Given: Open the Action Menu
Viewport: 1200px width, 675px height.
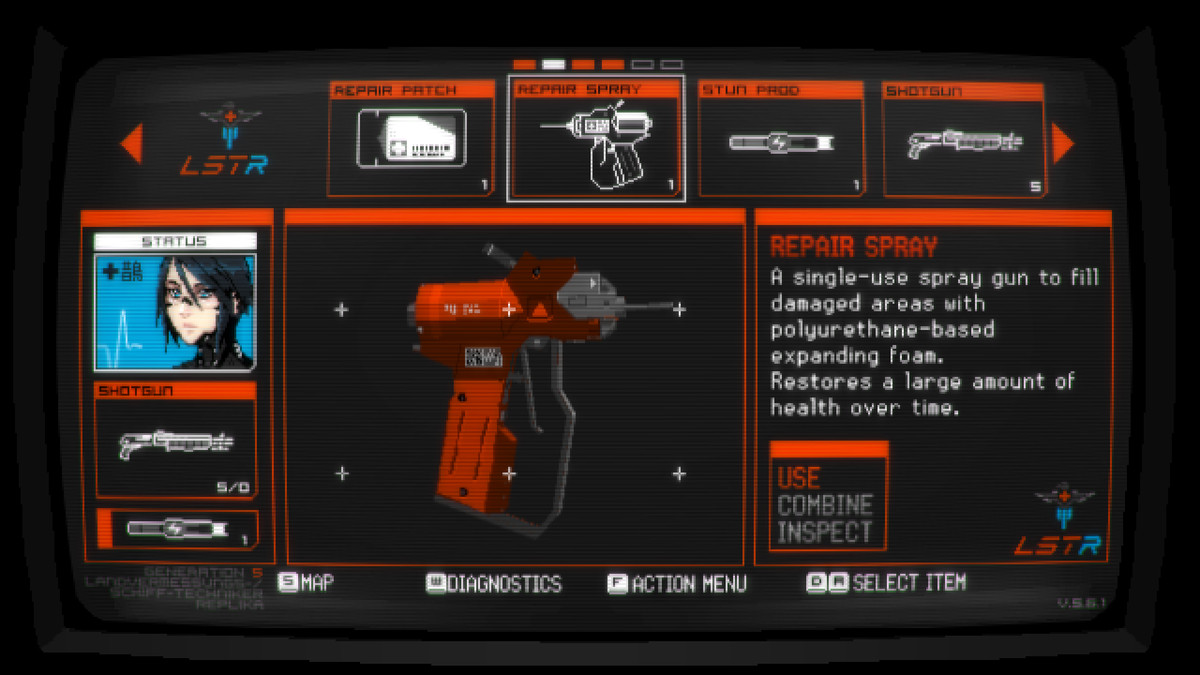Looking at the screenshot, I should coord(677,584).
